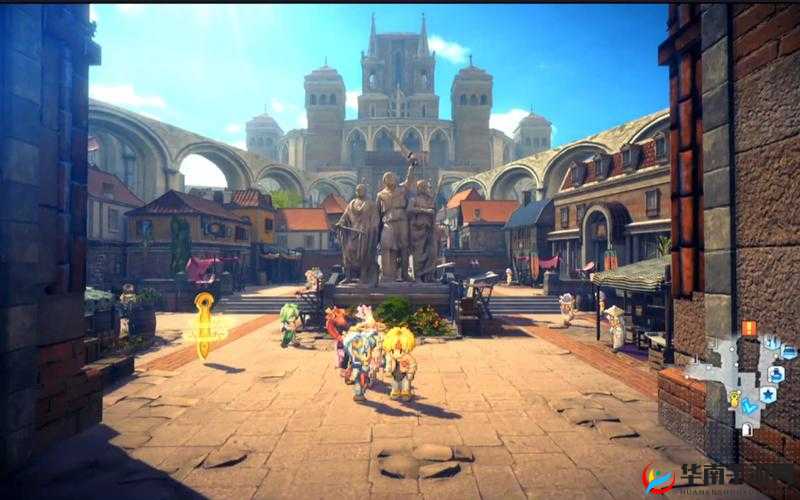Click the white doorway marker on minimap
This screenshot has height=500, width=800.
(747, 428)
